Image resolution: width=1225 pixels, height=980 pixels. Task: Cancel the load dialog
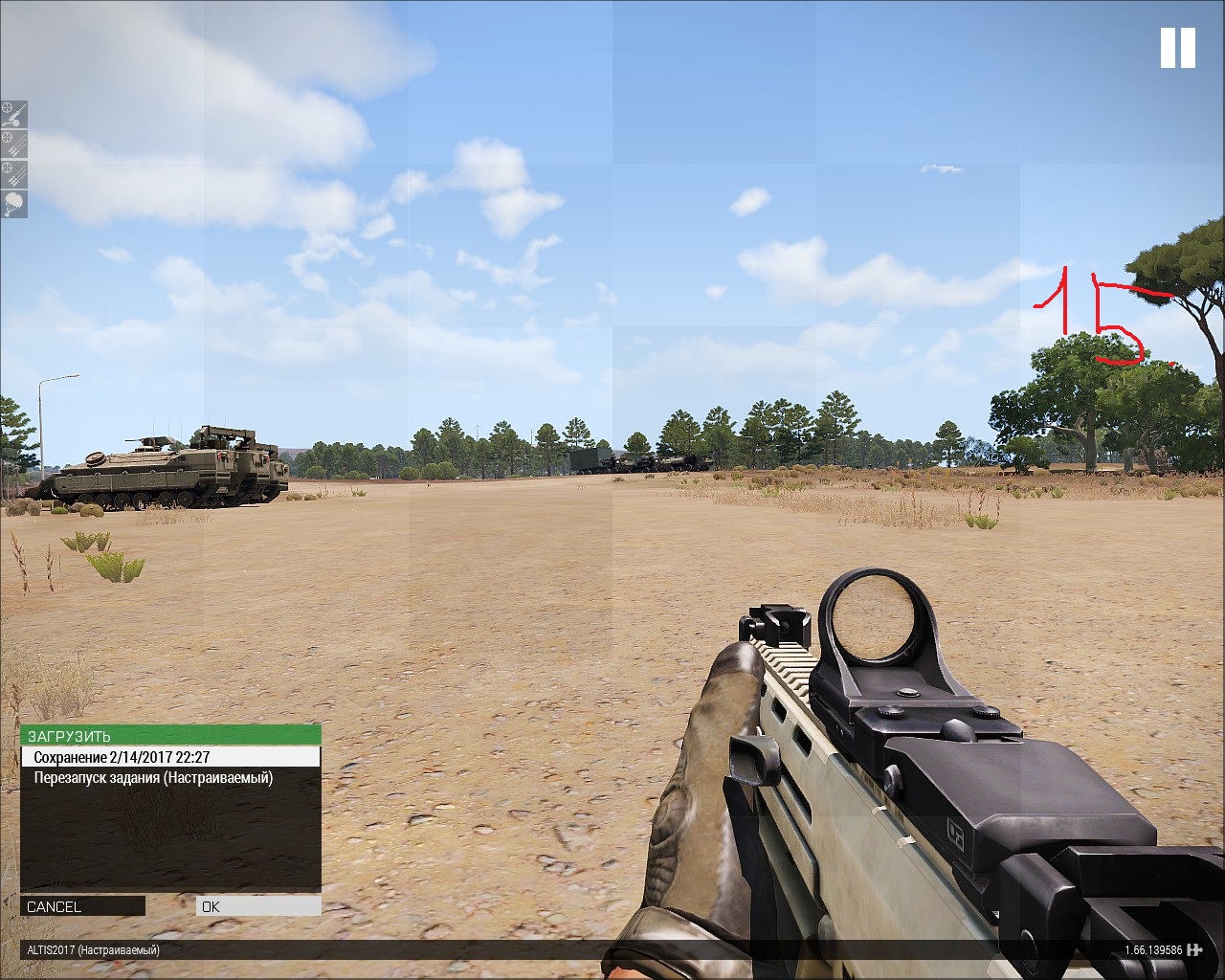tap(82, 906)
